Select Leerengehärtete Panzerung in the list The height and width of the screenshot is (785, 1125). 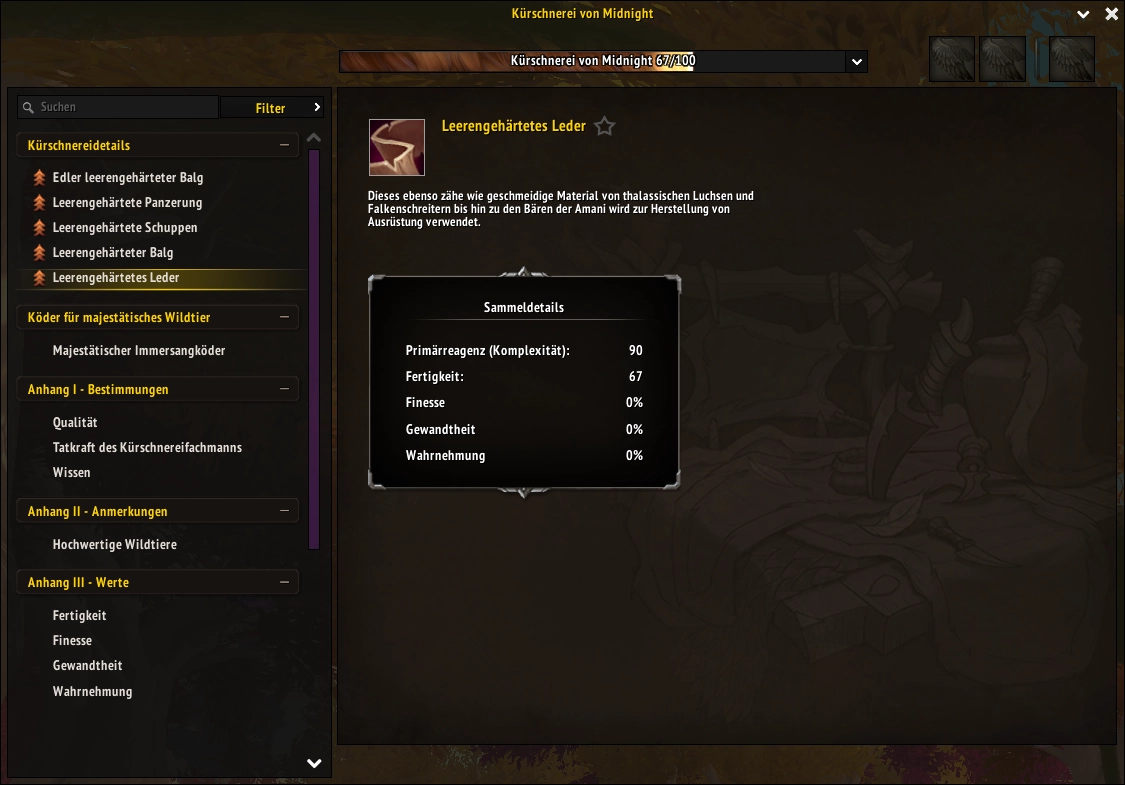tap(127, 203)
